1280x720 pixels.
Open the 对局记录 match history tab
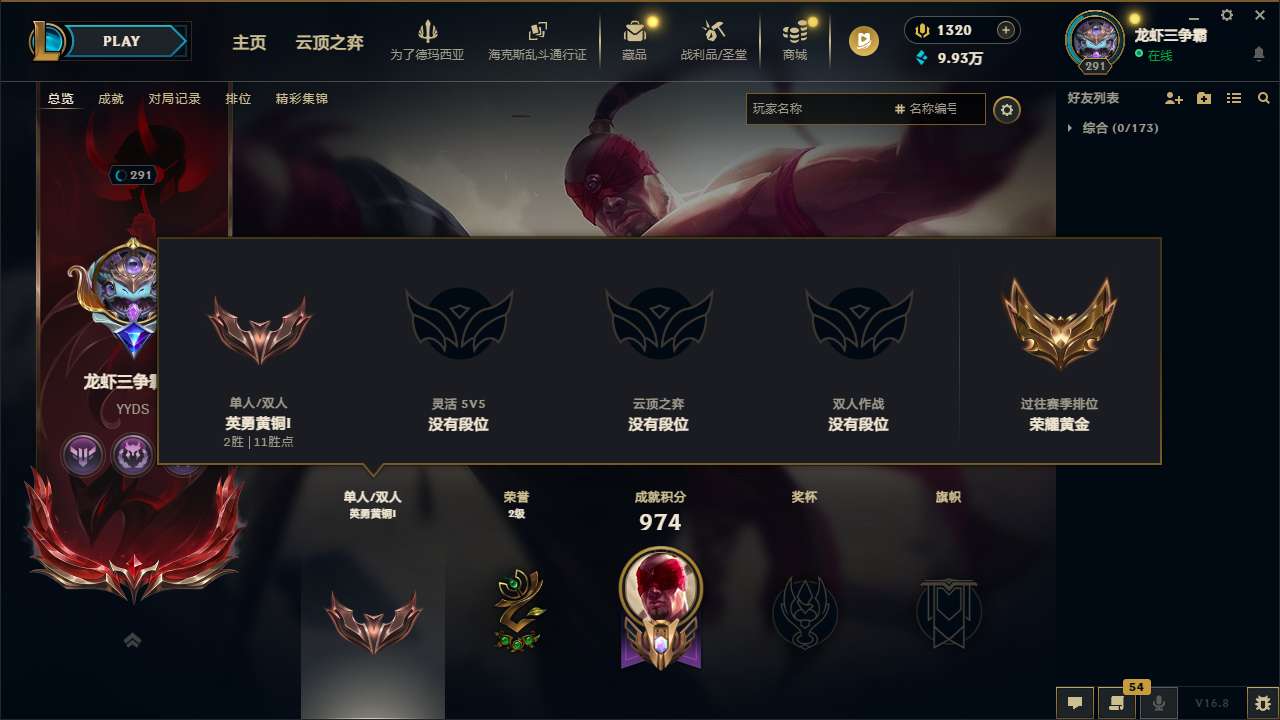coord(174,98)
